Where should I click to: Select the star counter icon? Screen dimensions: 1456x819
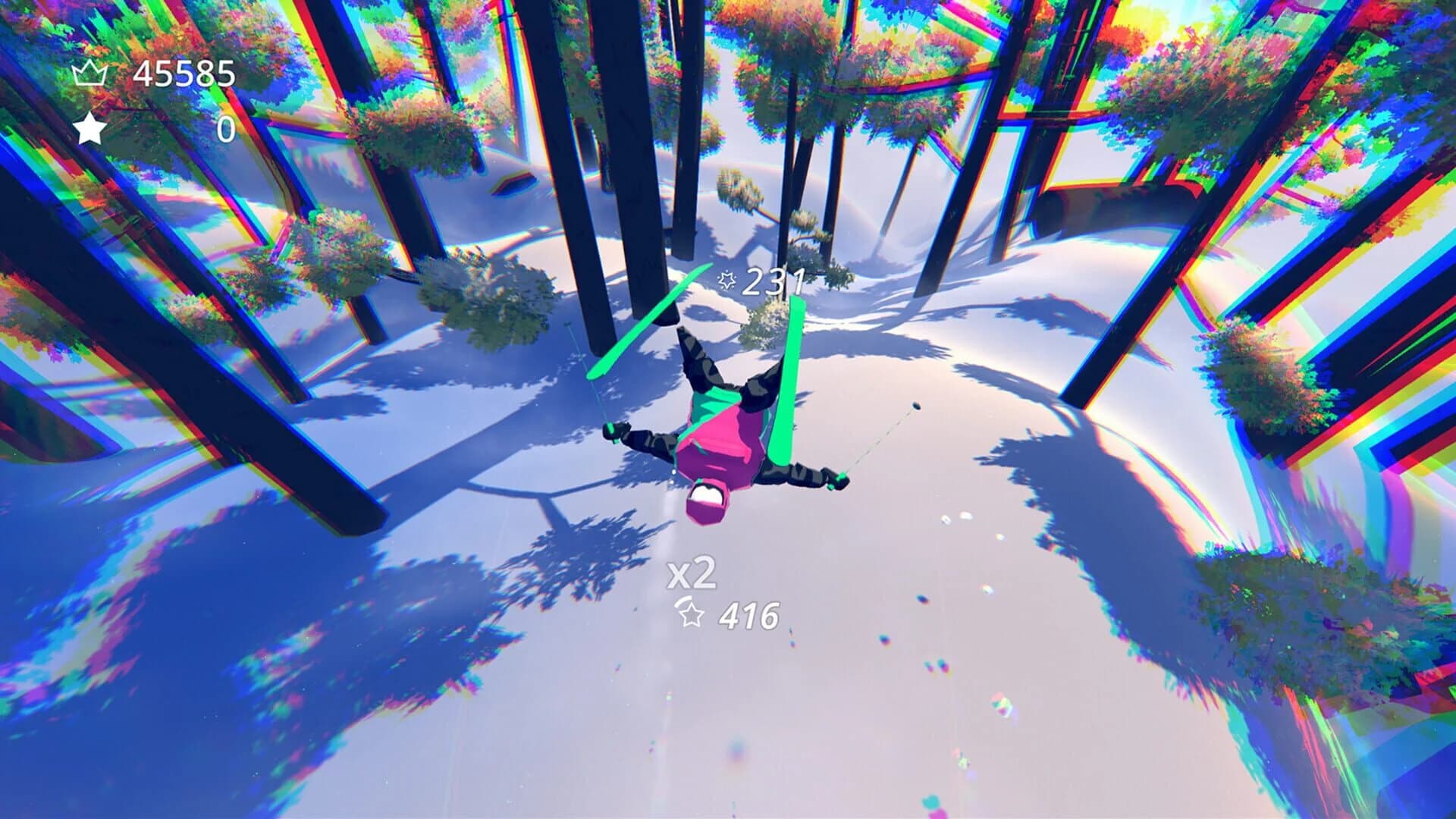coord(91,127)
